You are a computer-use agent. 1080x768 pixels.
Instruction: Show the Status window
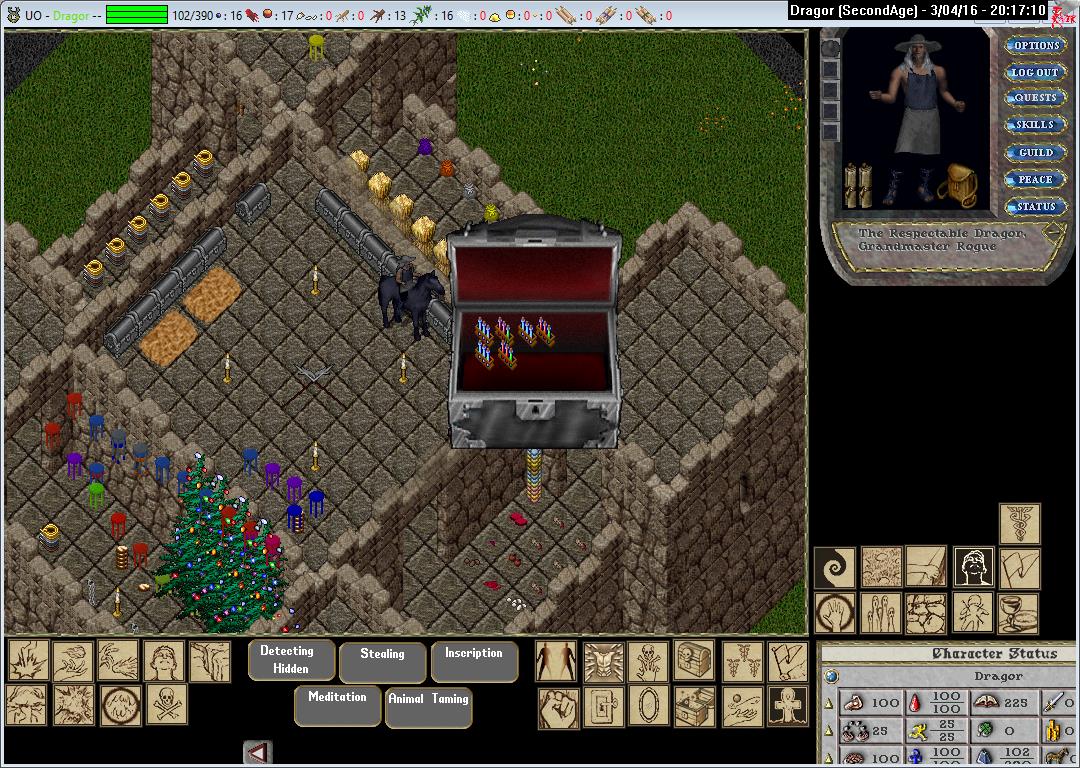pos(1036,206)
